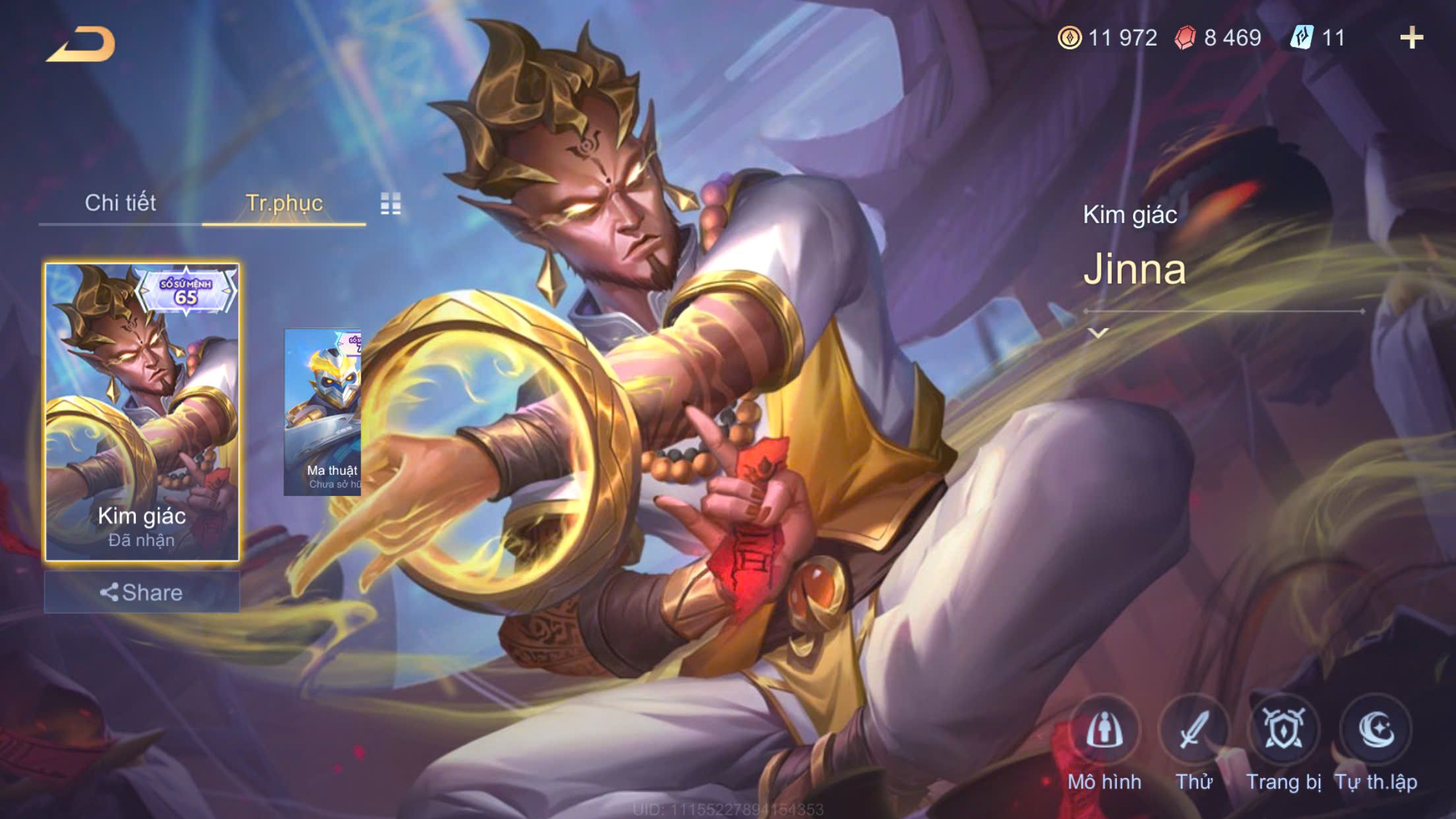Expand the Jinna details arrow

click(1098, 333)
